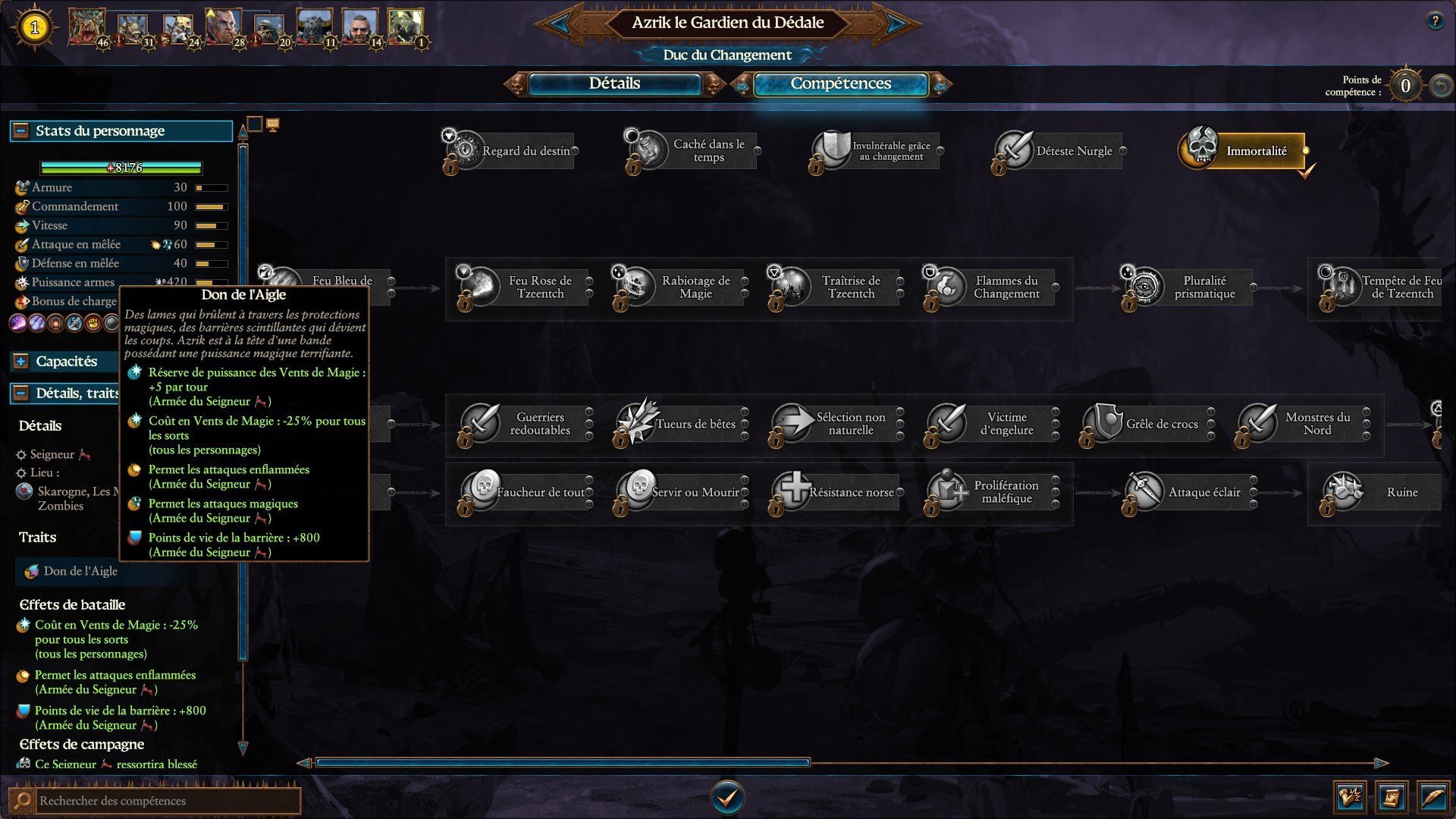
Task: Click the search skills input field
Action: 167,801
